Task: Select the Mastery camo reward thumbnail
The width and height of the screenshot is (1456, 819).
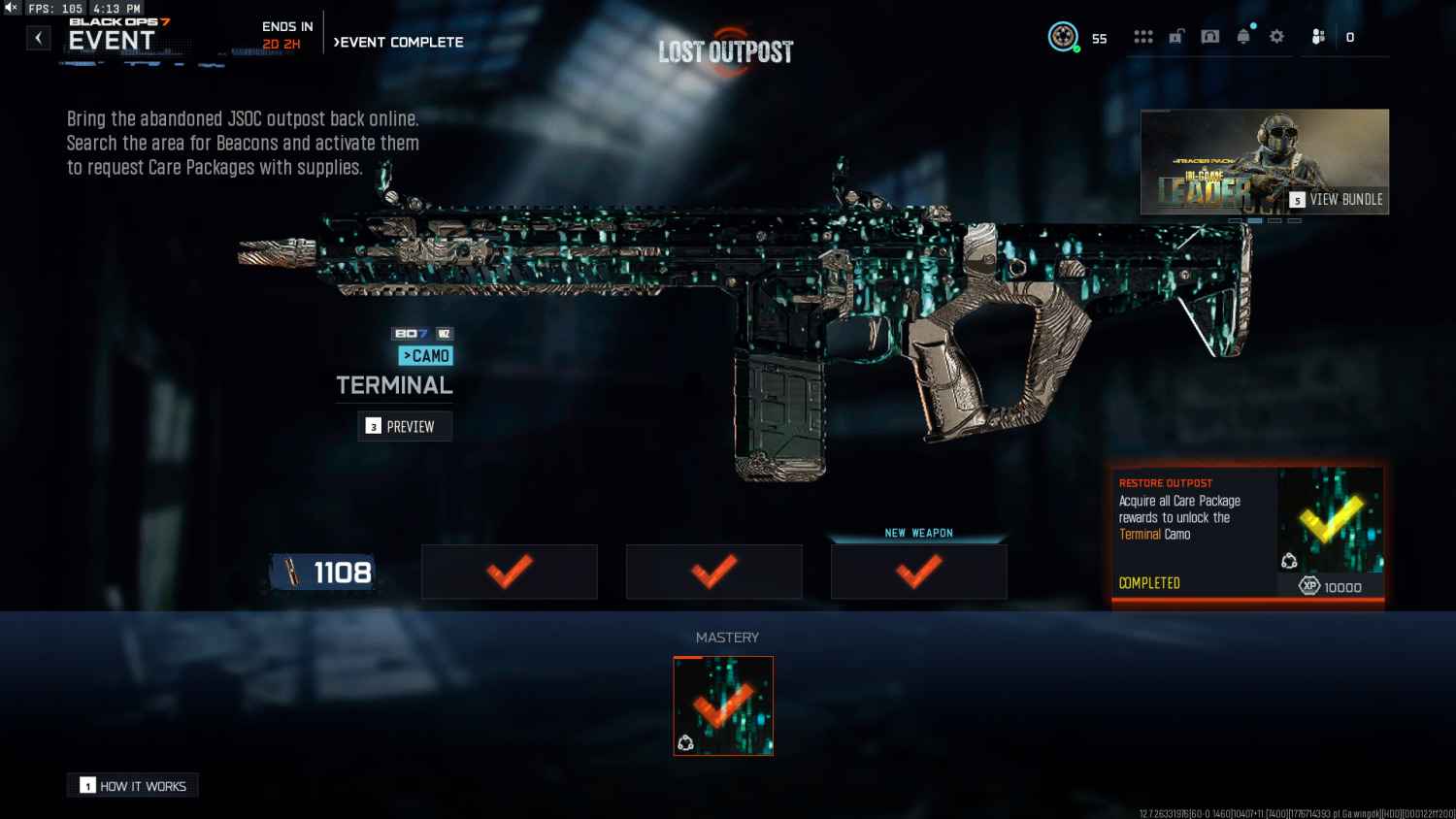Action: 723,705
